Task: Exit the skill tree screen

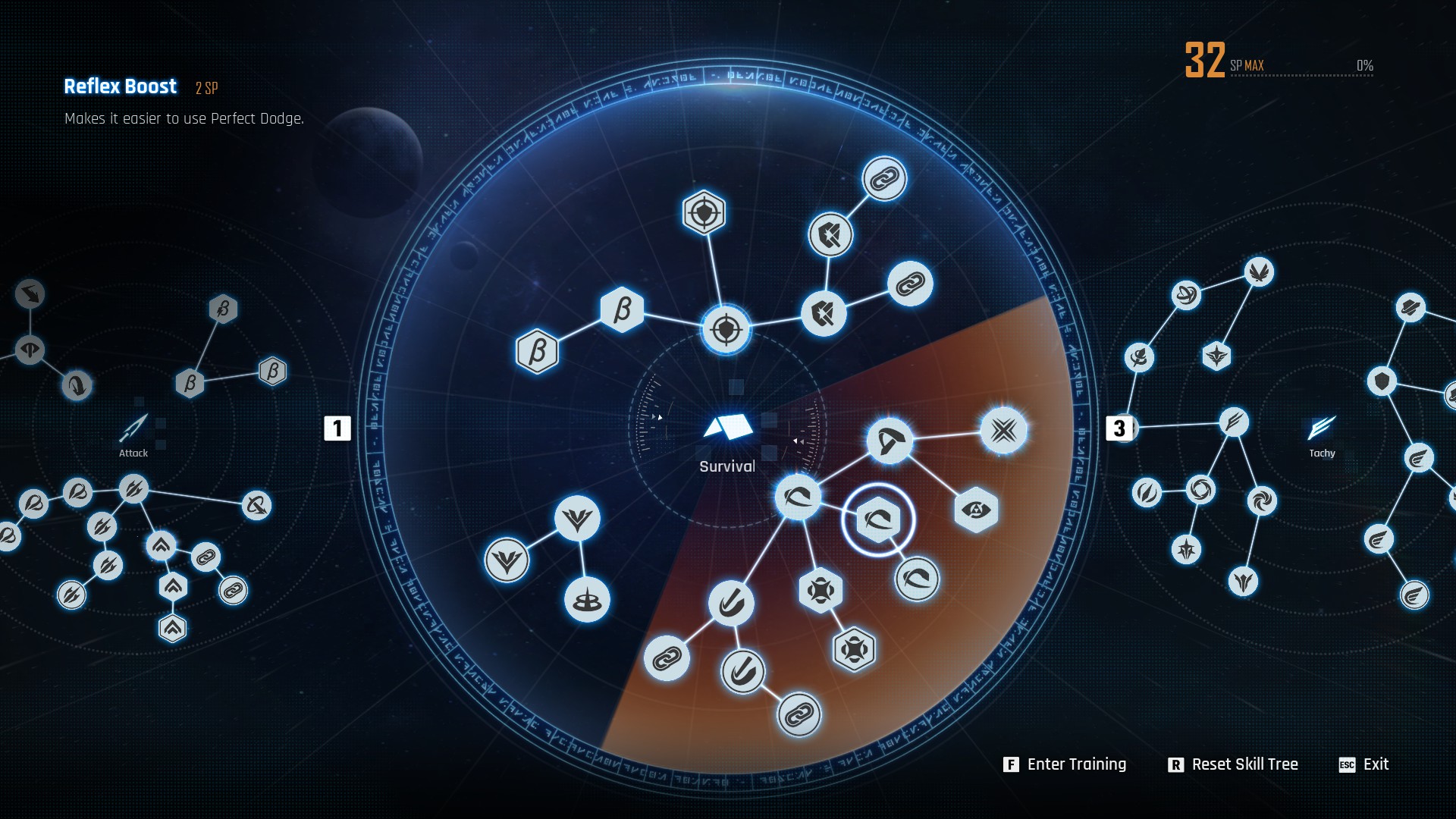Action: (1364, 764)
